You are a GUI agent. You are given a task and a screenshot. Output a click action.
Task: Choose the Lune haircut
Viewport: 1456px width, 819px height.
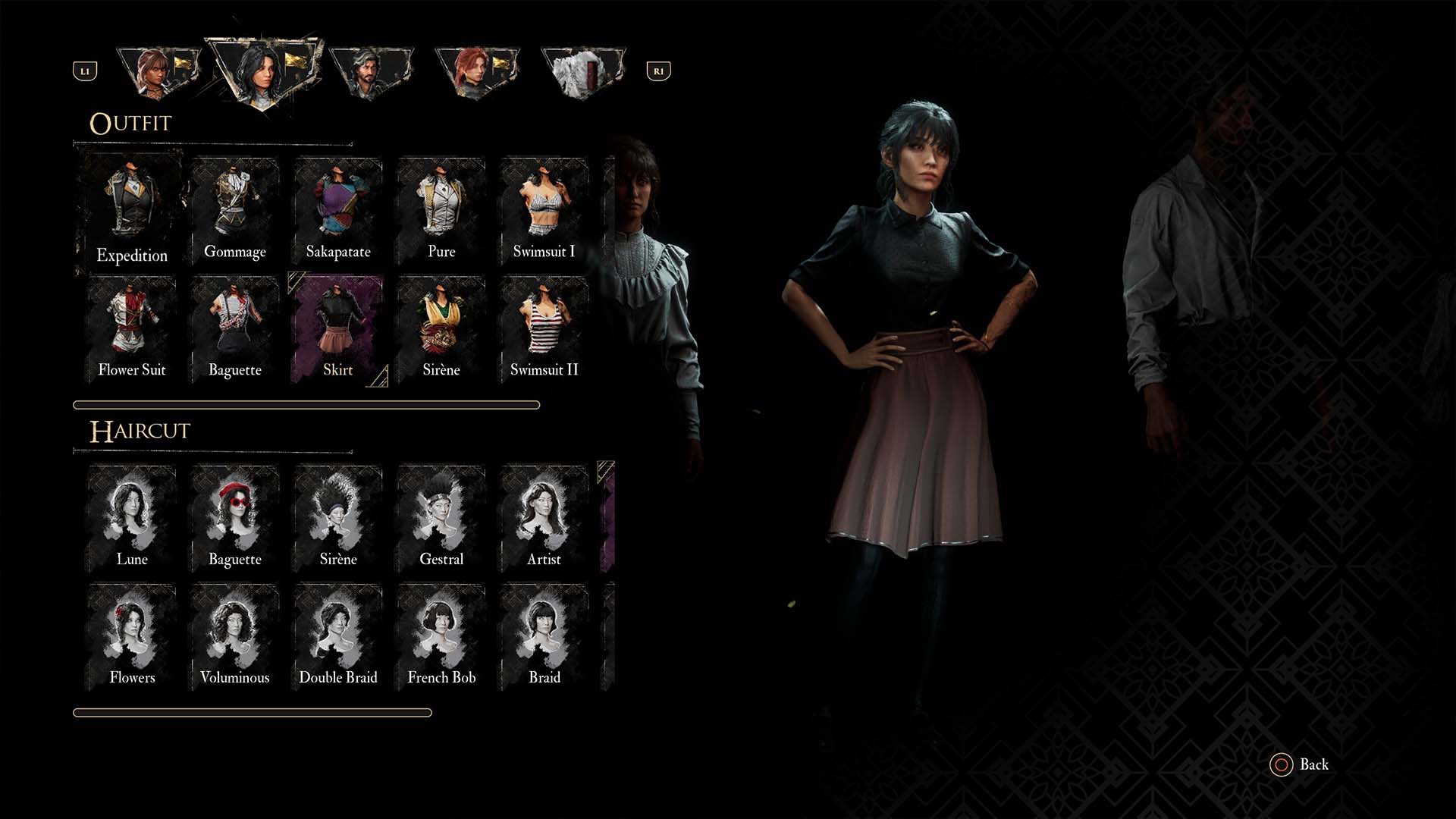pos(131,519)
